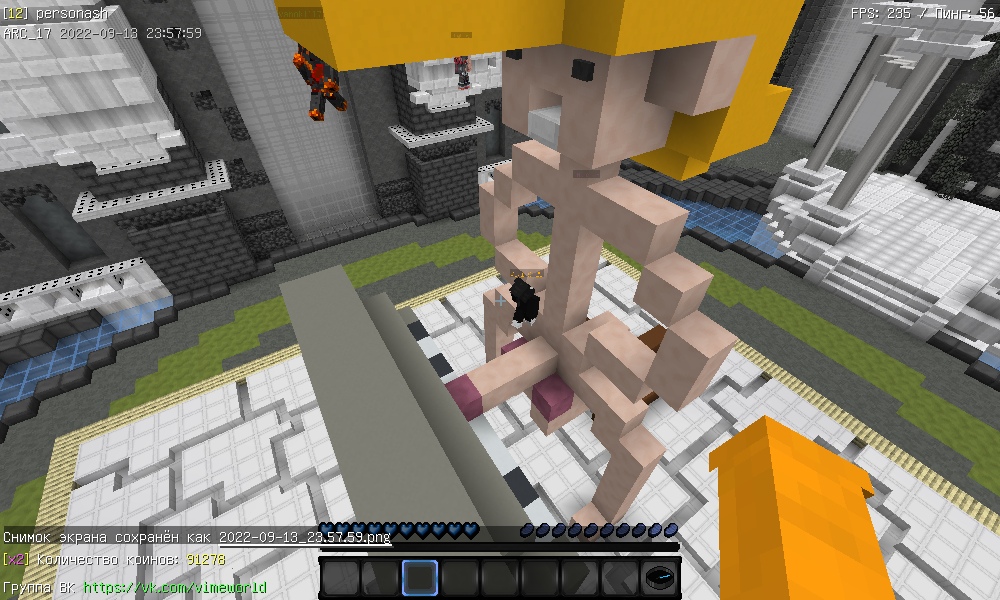This screenshot has width=1000, height=600.
Task: Open the vk.com/vimeworld group link
Action: point(175,587)
